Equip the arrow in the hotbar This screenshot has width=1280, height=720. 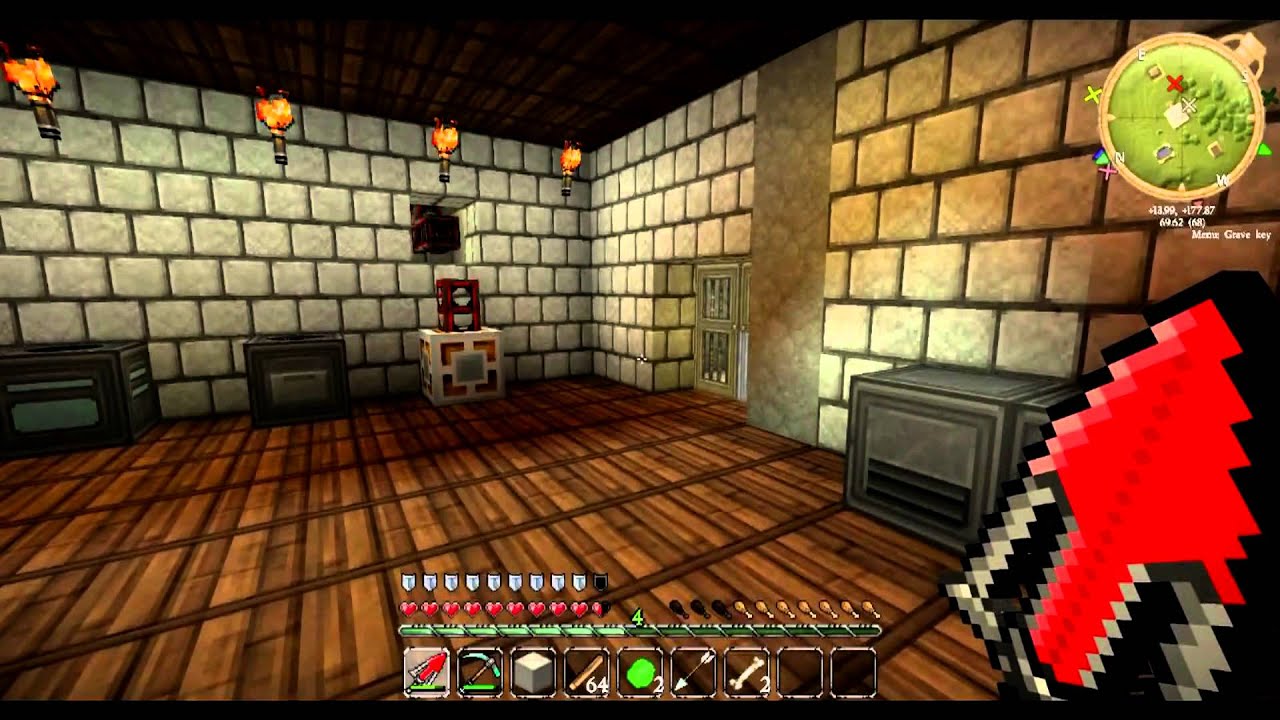click(x=693, y=673)
